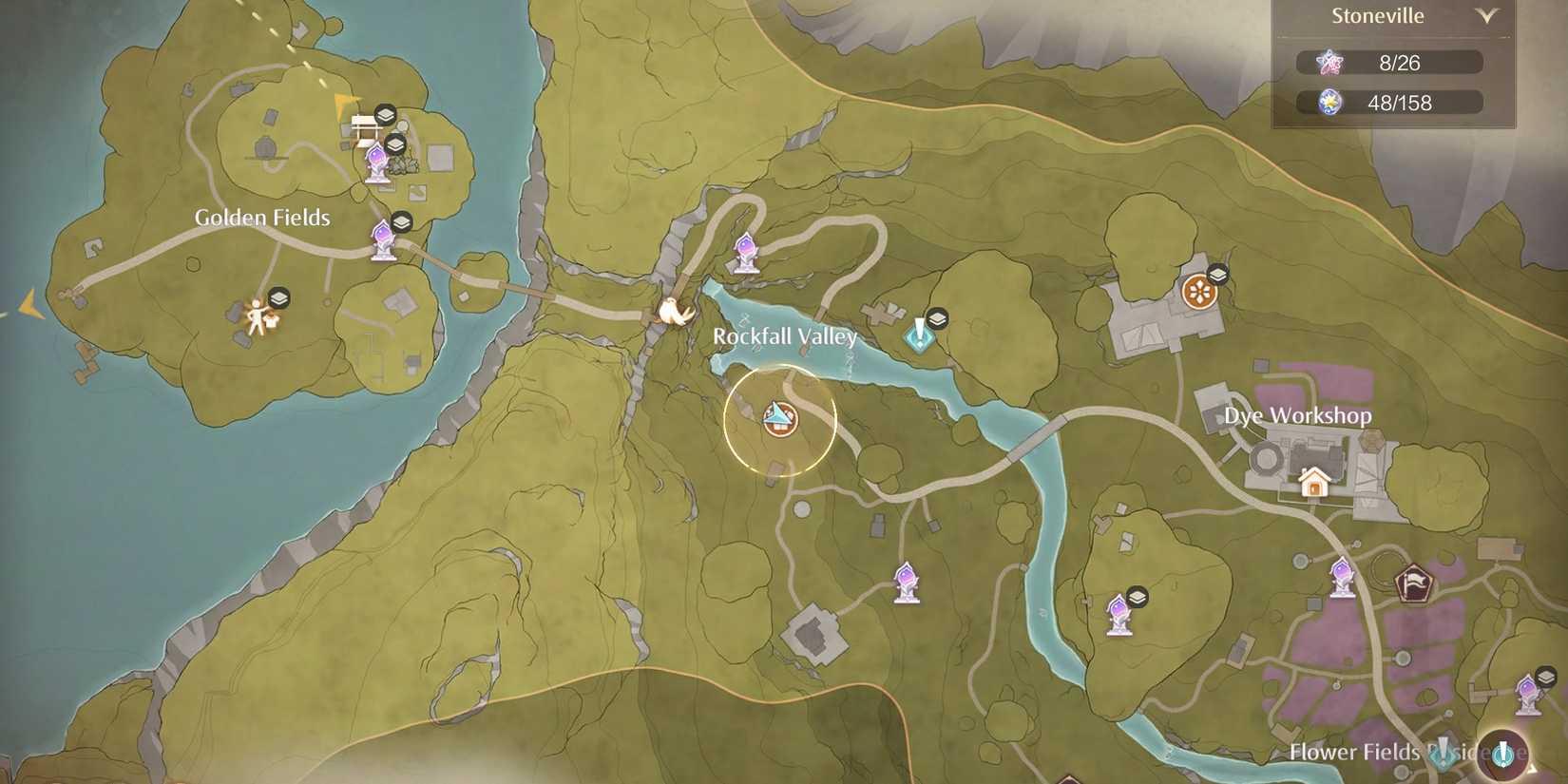The image size is (1568, 784).
Task: Click the Rockfall Valley map label
Action: coord(784,335)
